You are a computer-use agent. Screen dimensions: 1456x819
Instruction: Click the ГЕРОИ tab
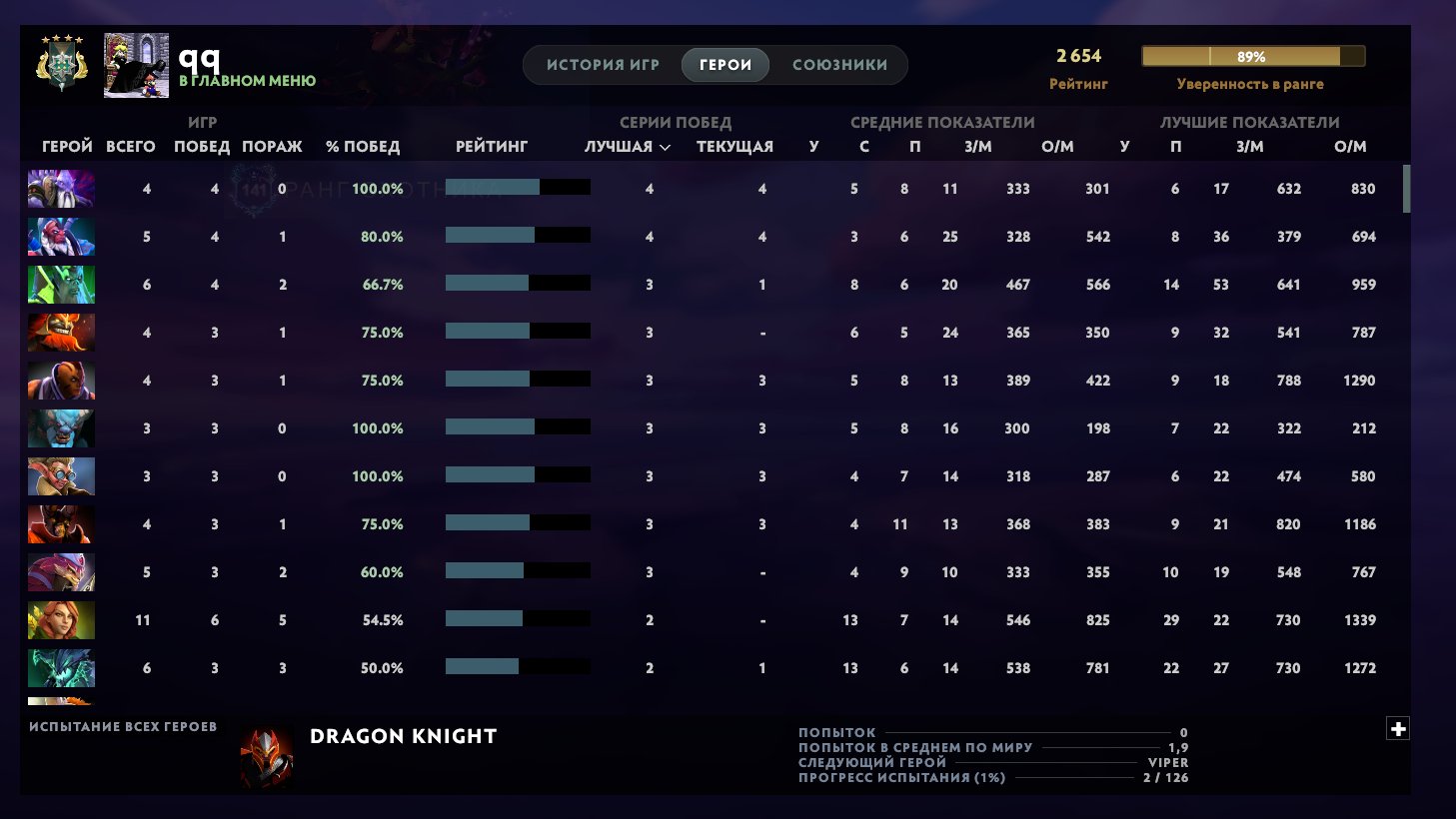[x=724, y=64]
